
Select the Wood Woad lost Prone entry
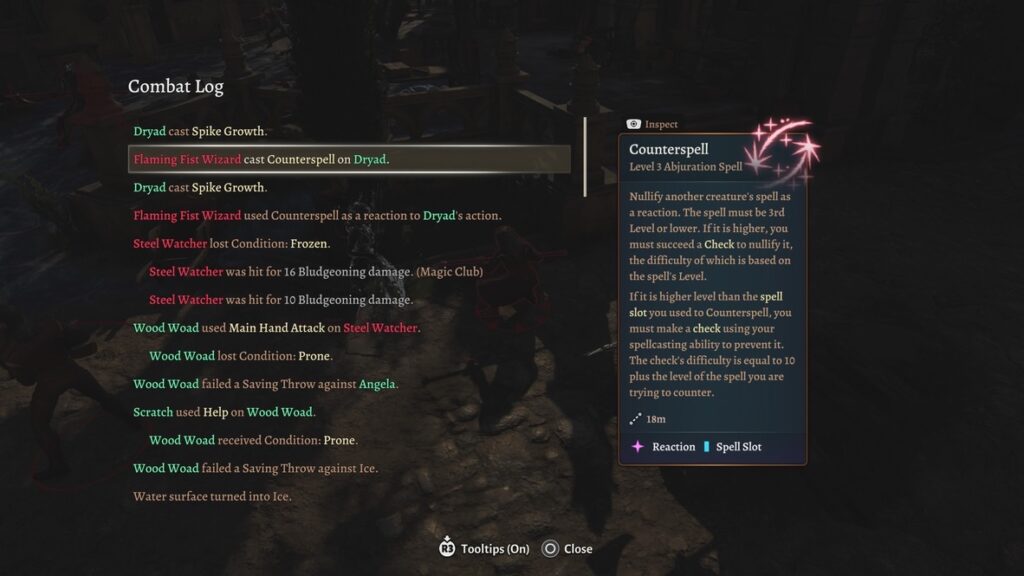[241, 356]
